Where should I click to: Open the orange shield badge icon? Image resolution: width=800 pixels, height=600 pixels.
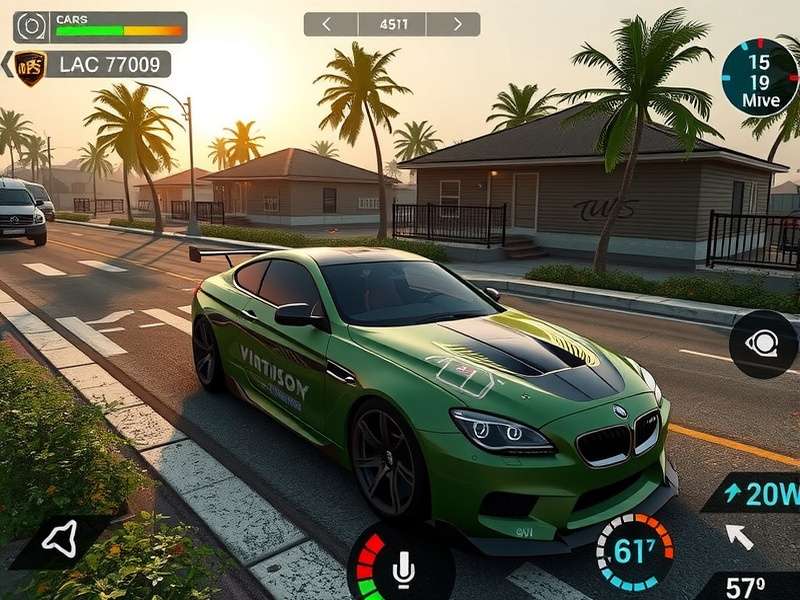(29, 67)
